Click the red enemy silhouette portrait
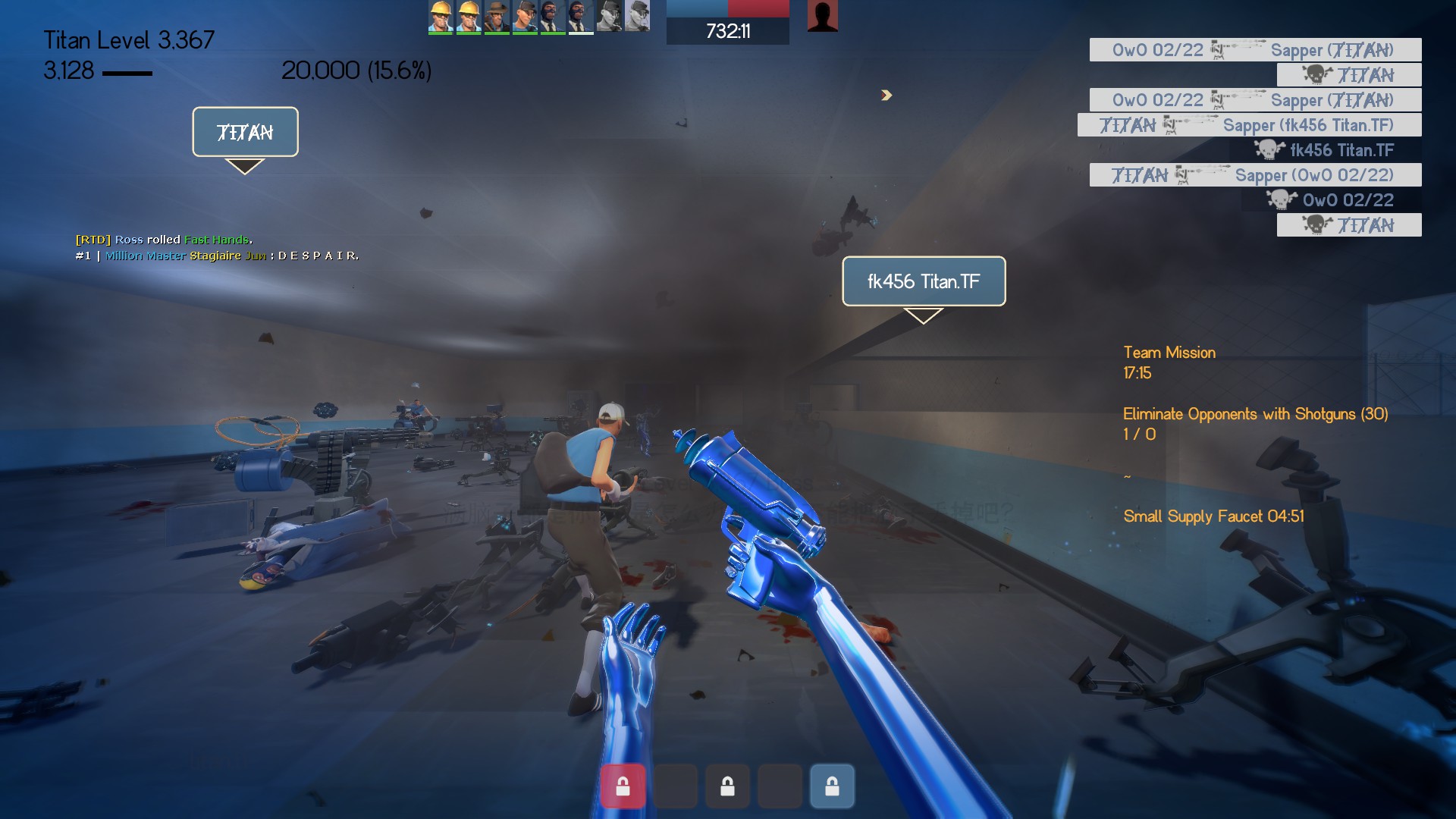The height and width of the screenshot is (819, 1456). [822, 16]
